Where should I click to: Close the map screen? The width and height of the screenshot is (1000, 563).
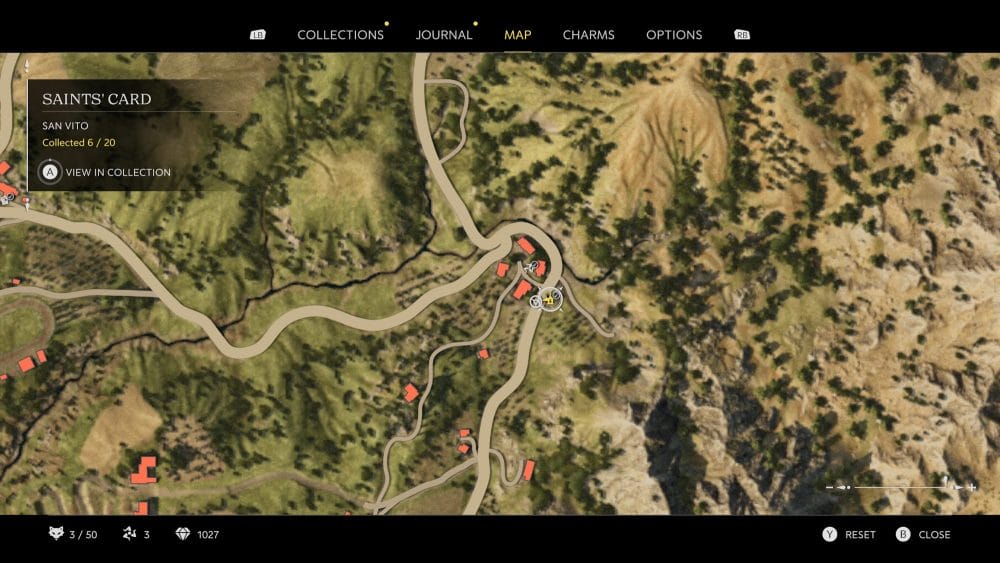click(x=924, y=535)
